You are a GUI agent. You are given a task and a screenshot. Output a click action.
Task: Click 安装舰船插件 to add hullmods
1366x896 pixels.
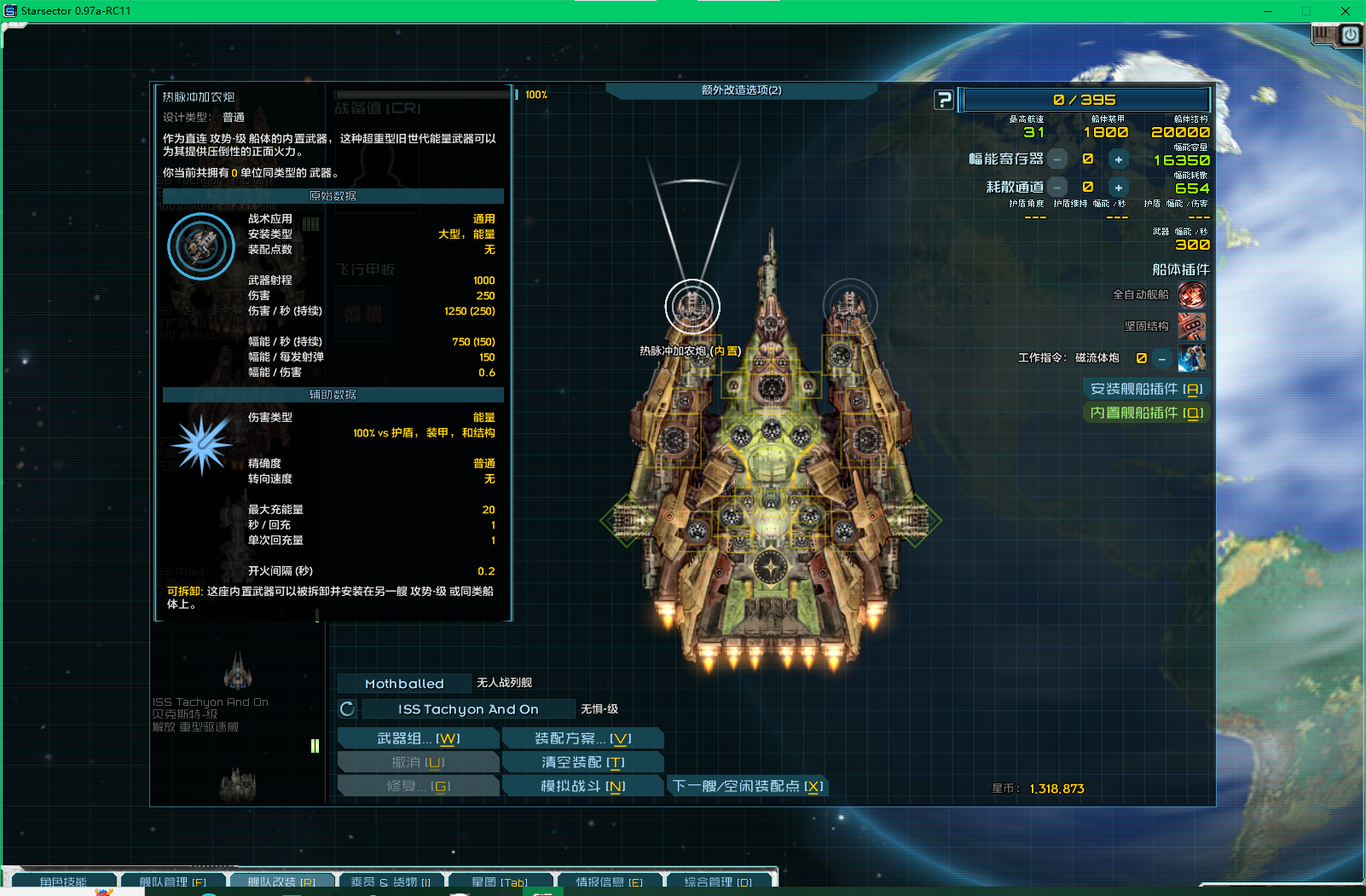(1145, 389)
